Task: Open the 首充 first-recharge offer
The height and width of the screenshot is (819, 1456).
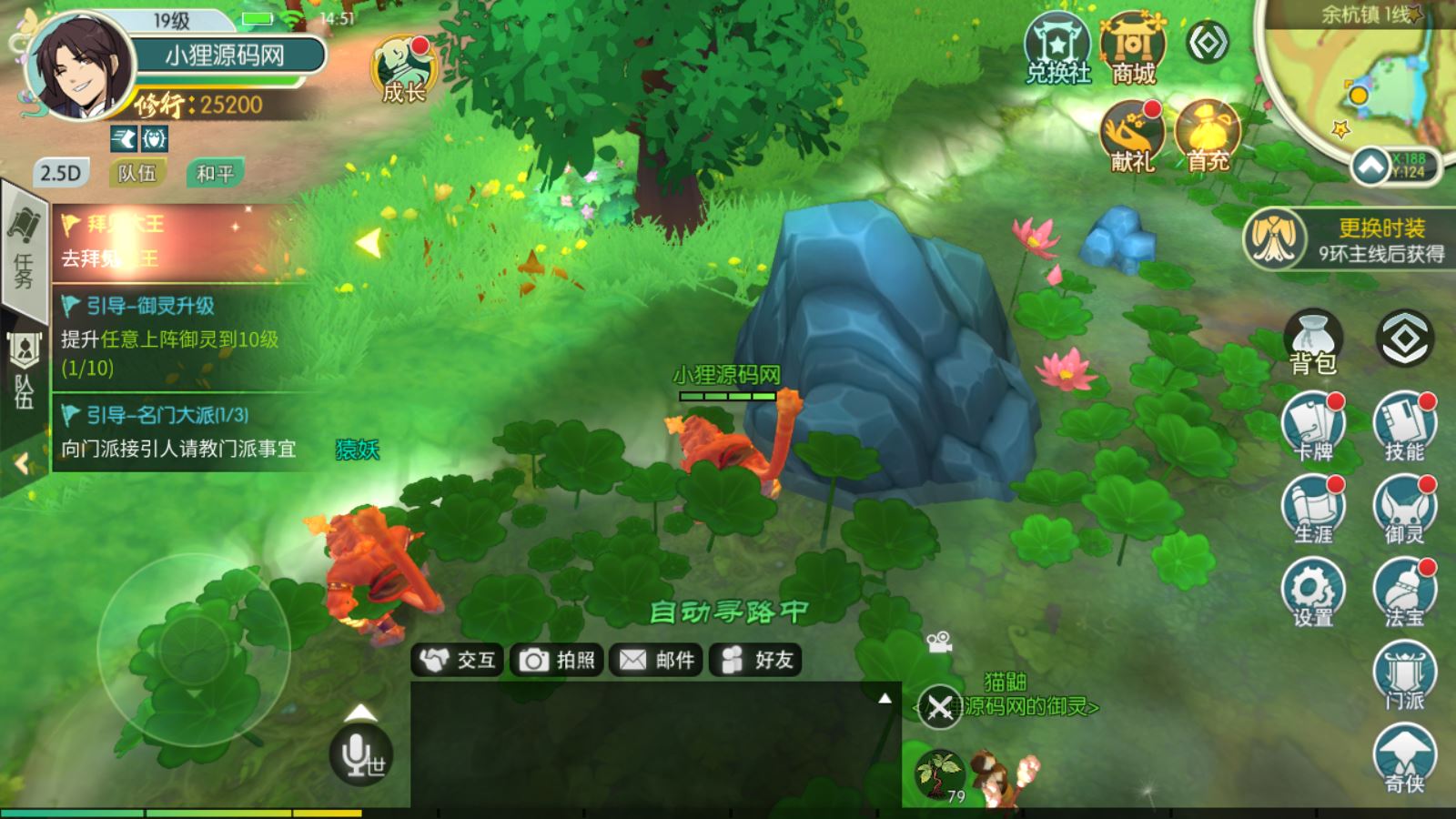Action: pyautogui.click(x=1208, y=136)
